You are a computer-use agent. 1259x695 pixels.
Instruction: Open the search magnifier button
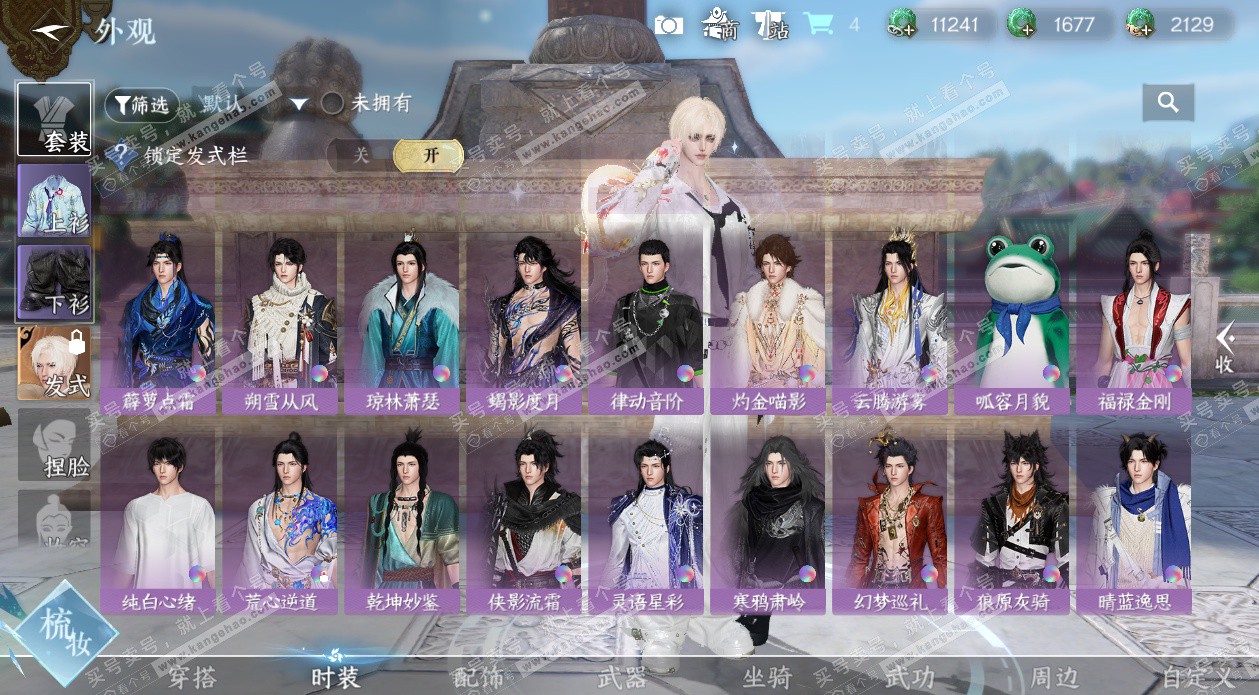click(x=1167, y=102)
